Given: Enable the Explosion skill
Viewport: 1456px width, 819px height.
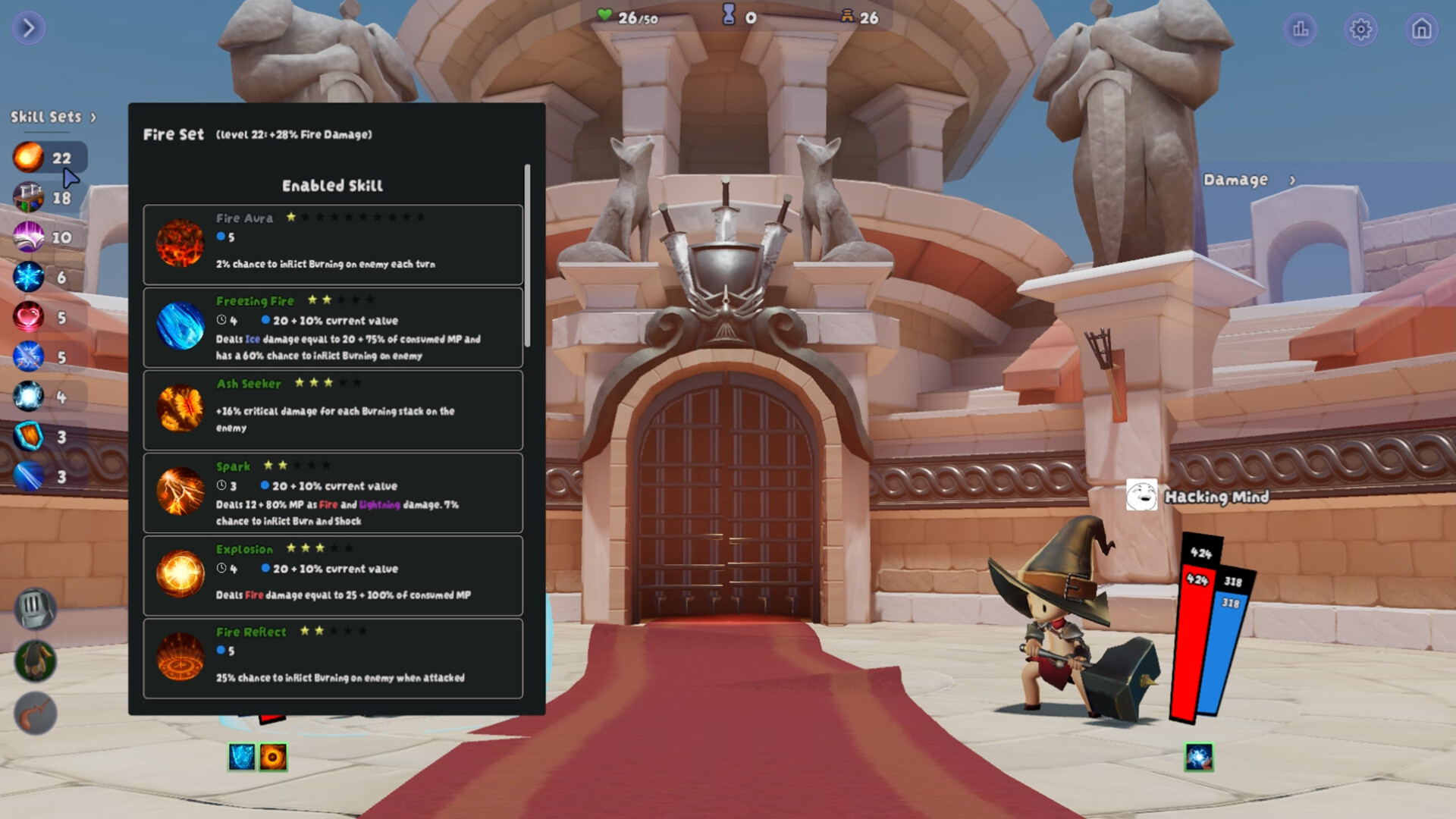Looking at the screenshot, I should tap(332, 574).
